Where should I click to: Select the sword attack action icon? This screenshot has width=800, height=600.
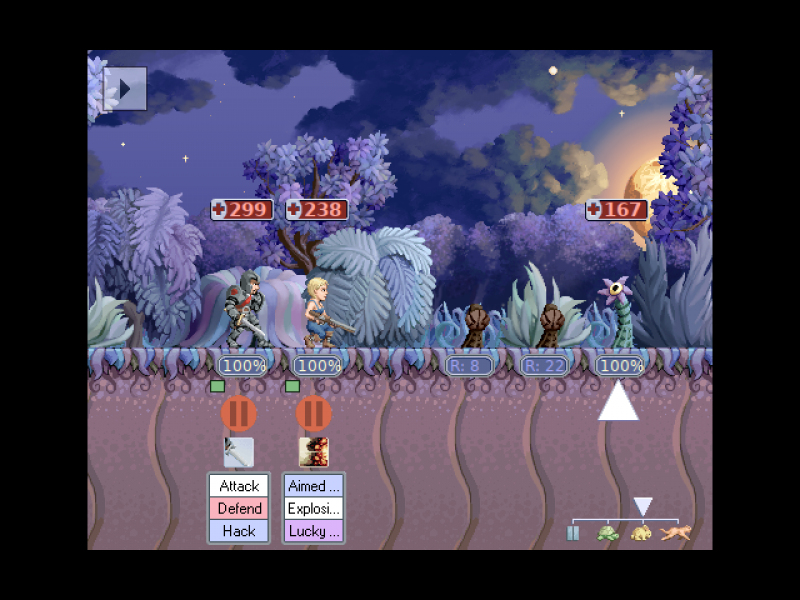238,452
